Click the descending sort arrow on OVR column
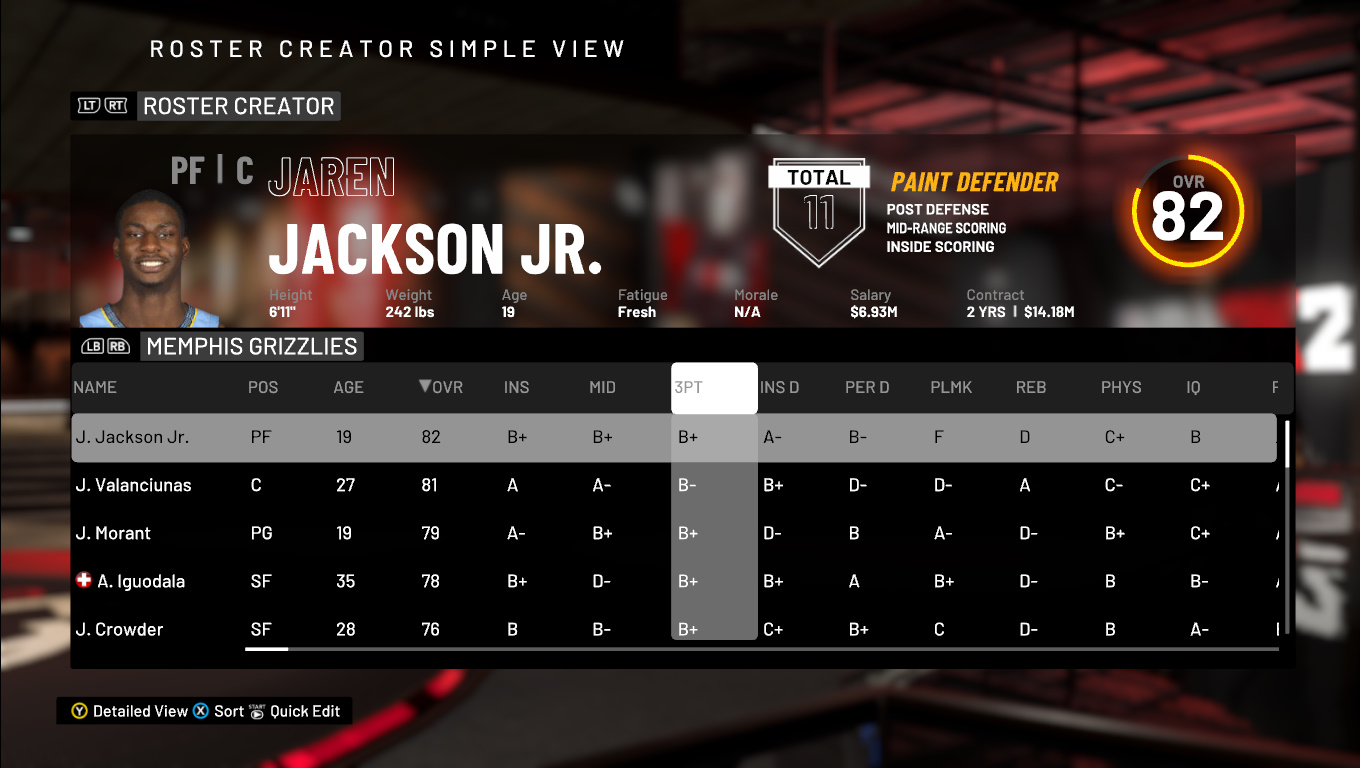Image resolution: width=1360 pixels, height=768 pixels. click(x=427, y=387)
